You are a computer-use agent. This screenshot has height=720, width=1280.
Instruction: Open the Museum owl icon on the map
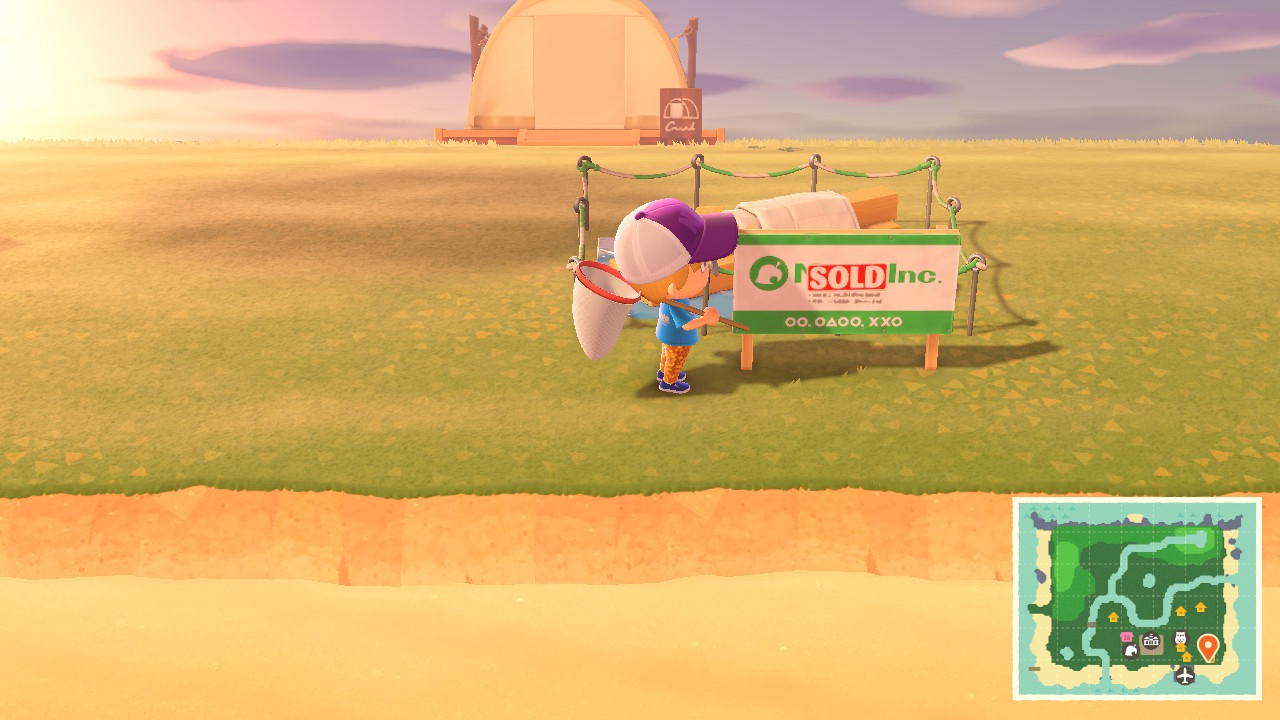tap(1180, 638)
